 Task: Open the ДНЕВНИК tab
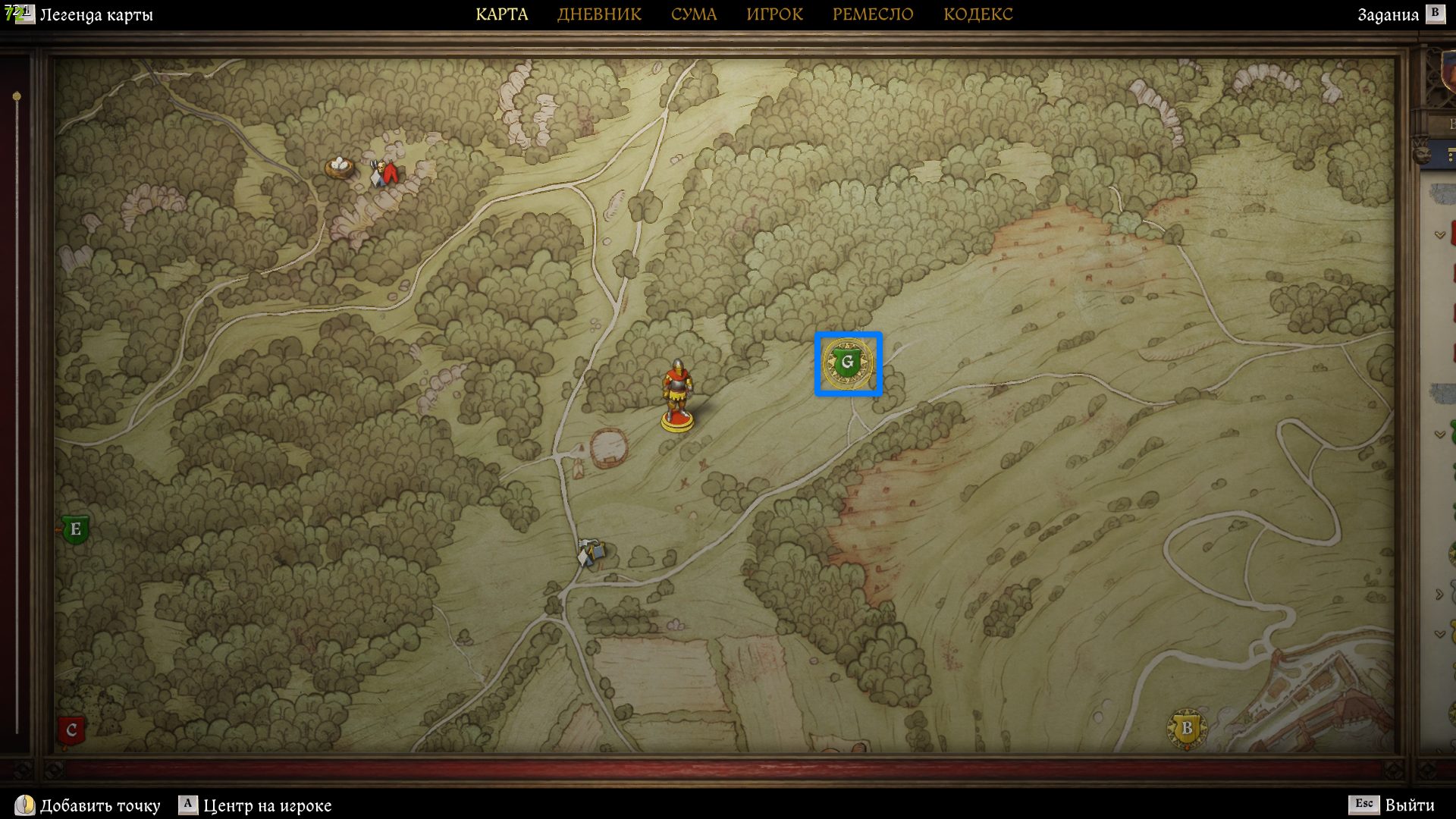pos(599,14)
